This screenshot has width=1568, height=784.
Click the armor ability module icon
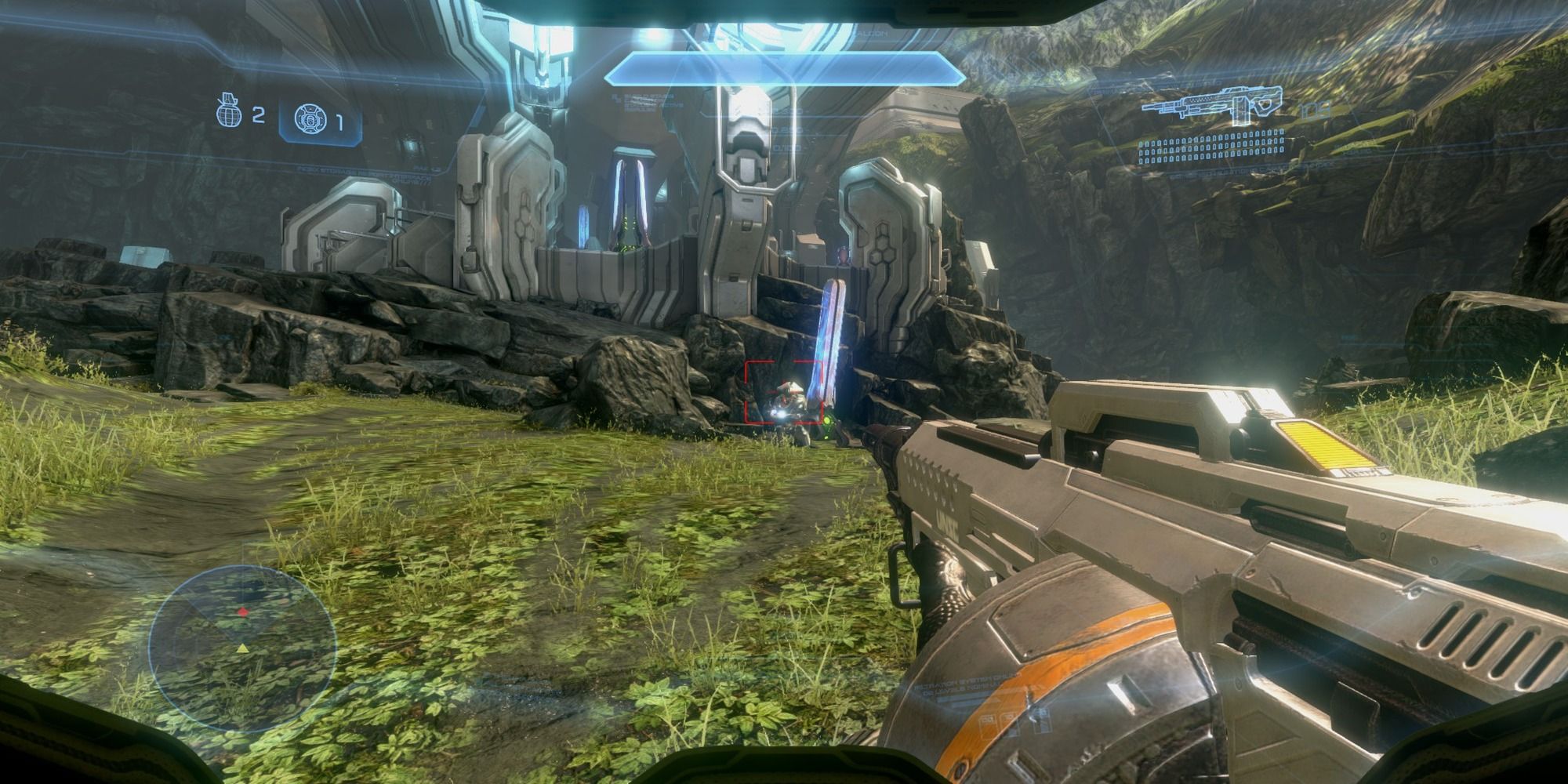[311, 118]
